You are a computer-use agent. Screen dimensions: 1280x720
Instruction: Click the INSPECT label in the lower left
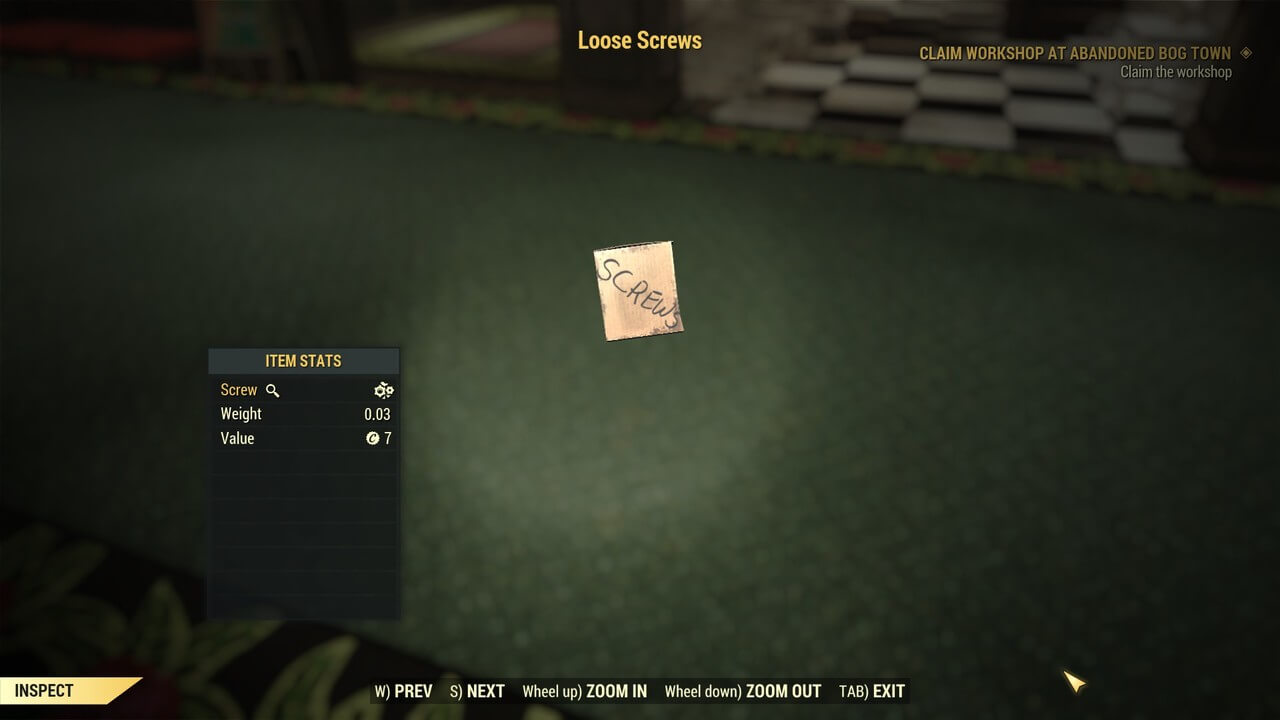[x=45, y=690]
